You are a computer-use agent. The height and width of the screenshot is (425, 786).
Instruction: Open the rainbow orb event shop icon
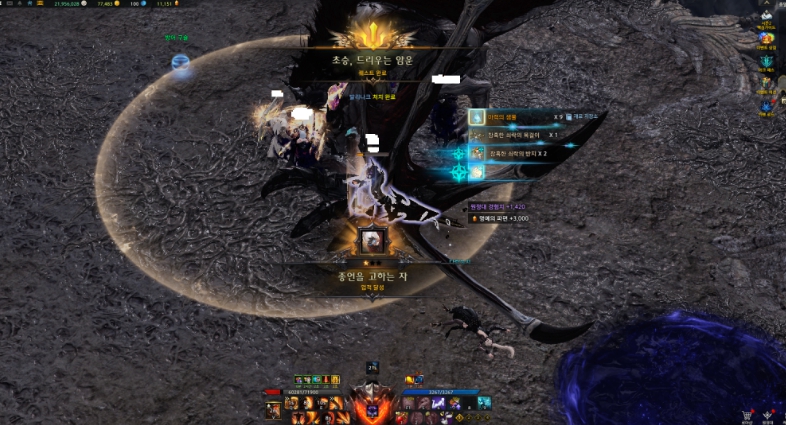tap(765, 38)
